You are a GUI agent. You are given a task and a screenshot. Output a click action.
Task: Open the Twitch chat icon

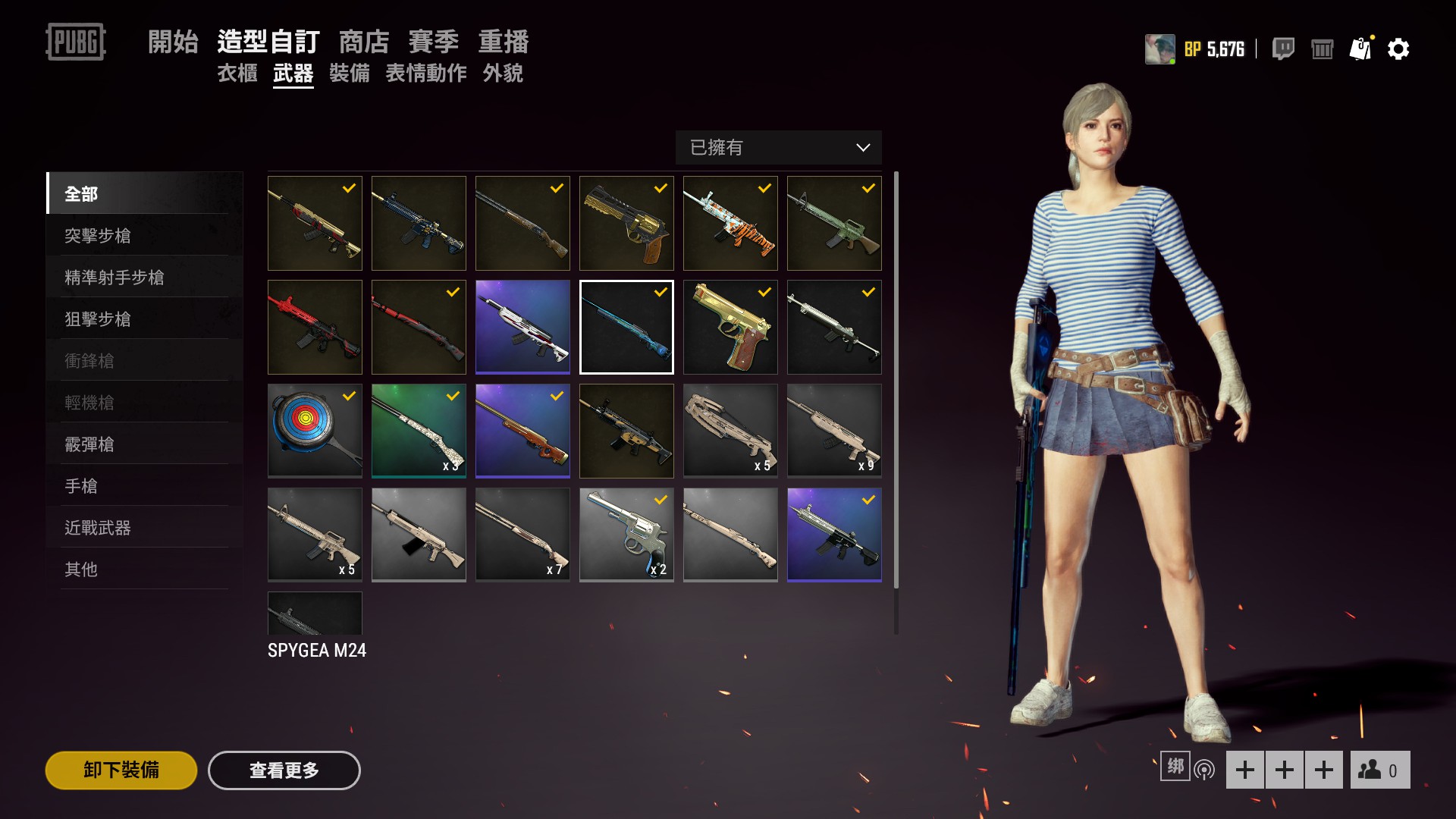click(1283, 49)
